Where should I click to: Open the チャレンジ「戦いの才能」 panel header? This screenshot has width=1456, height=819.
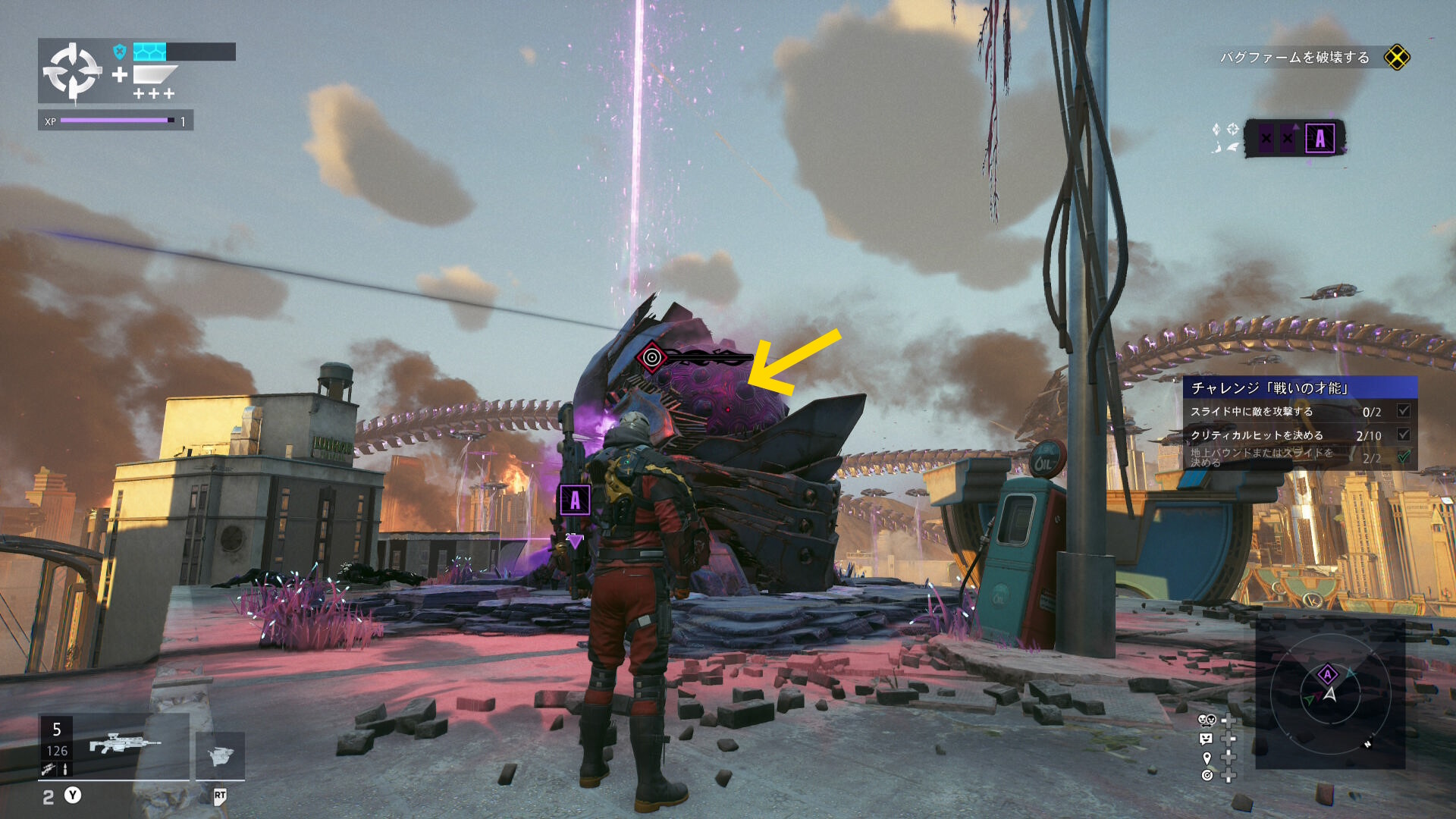1299,388
